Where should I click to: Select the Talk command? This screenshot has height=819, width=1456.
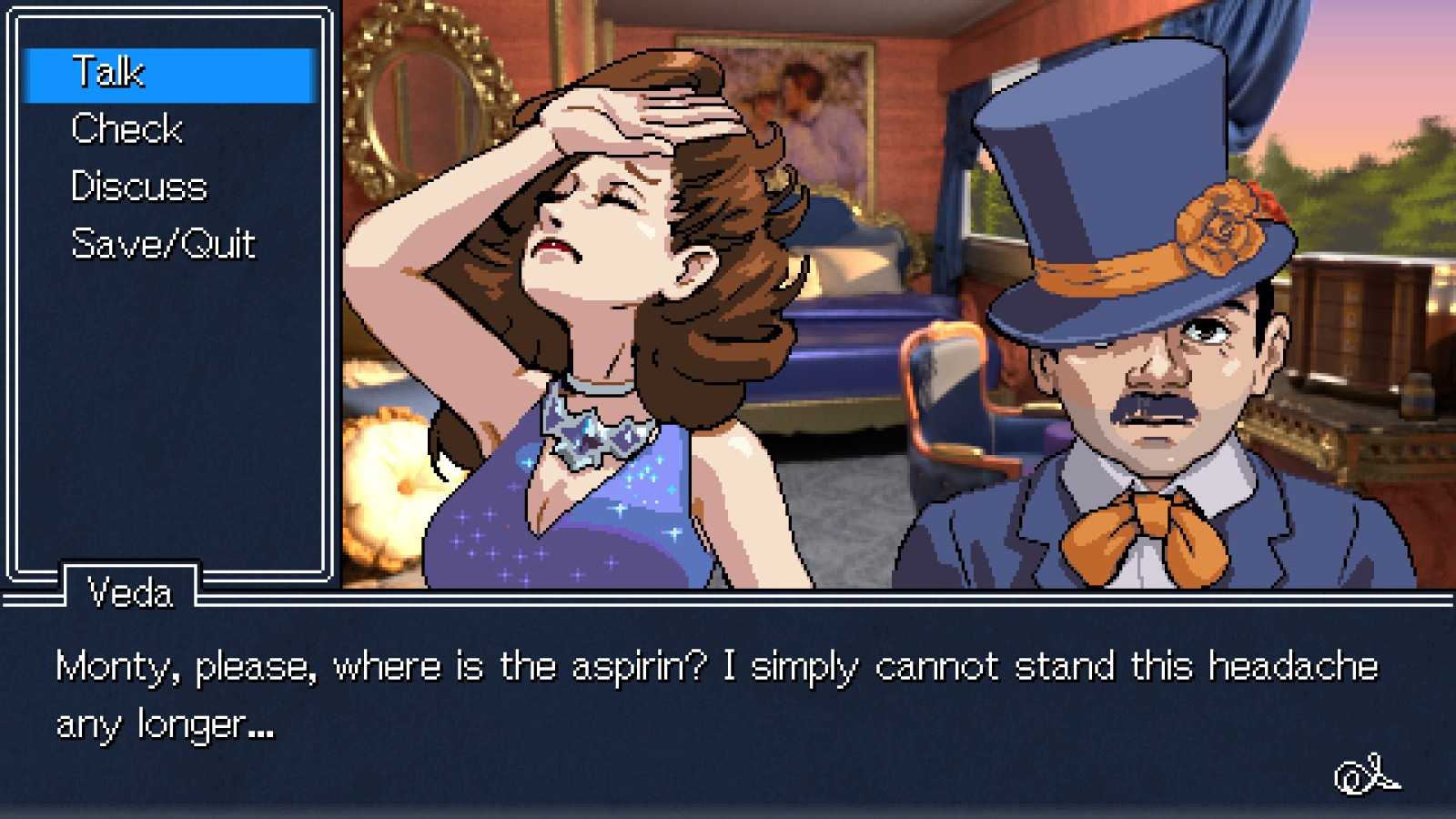point(109,73)
